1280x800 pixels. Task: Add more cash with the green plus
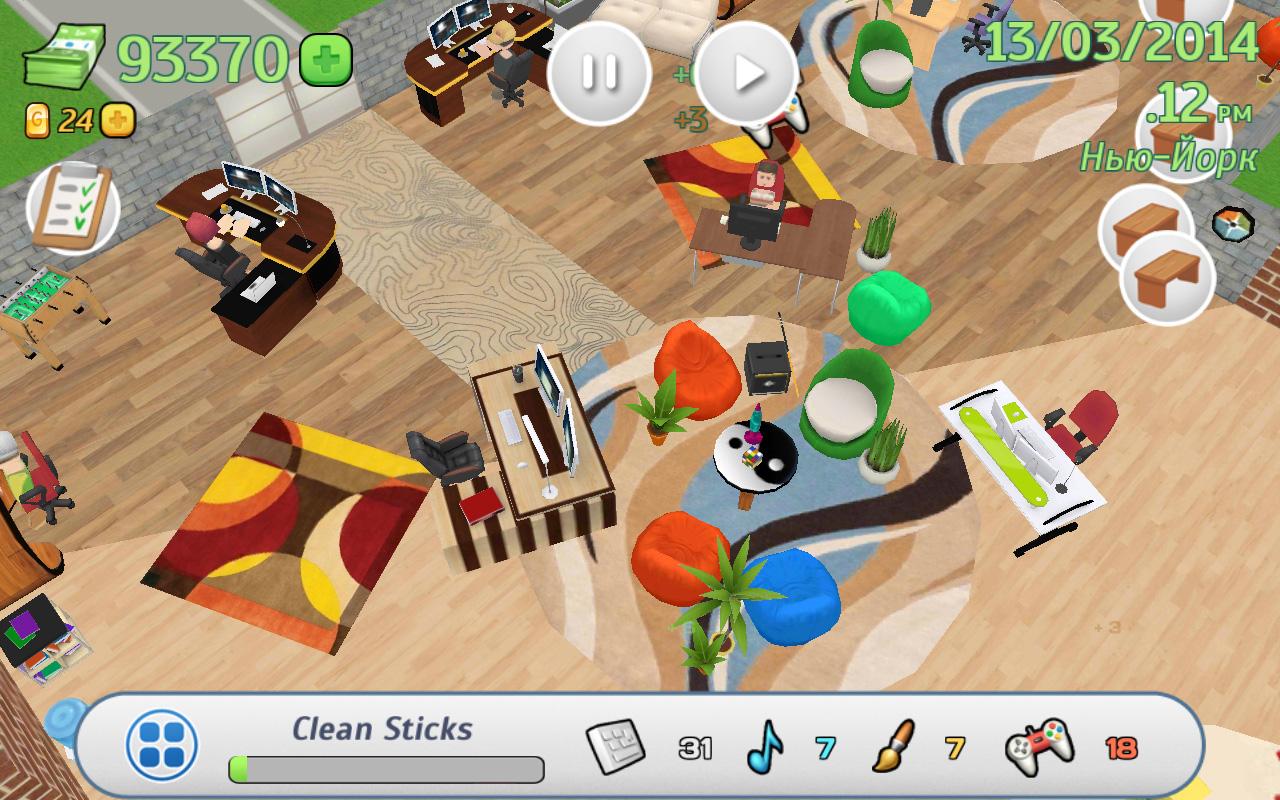click(x=326, y=60)
